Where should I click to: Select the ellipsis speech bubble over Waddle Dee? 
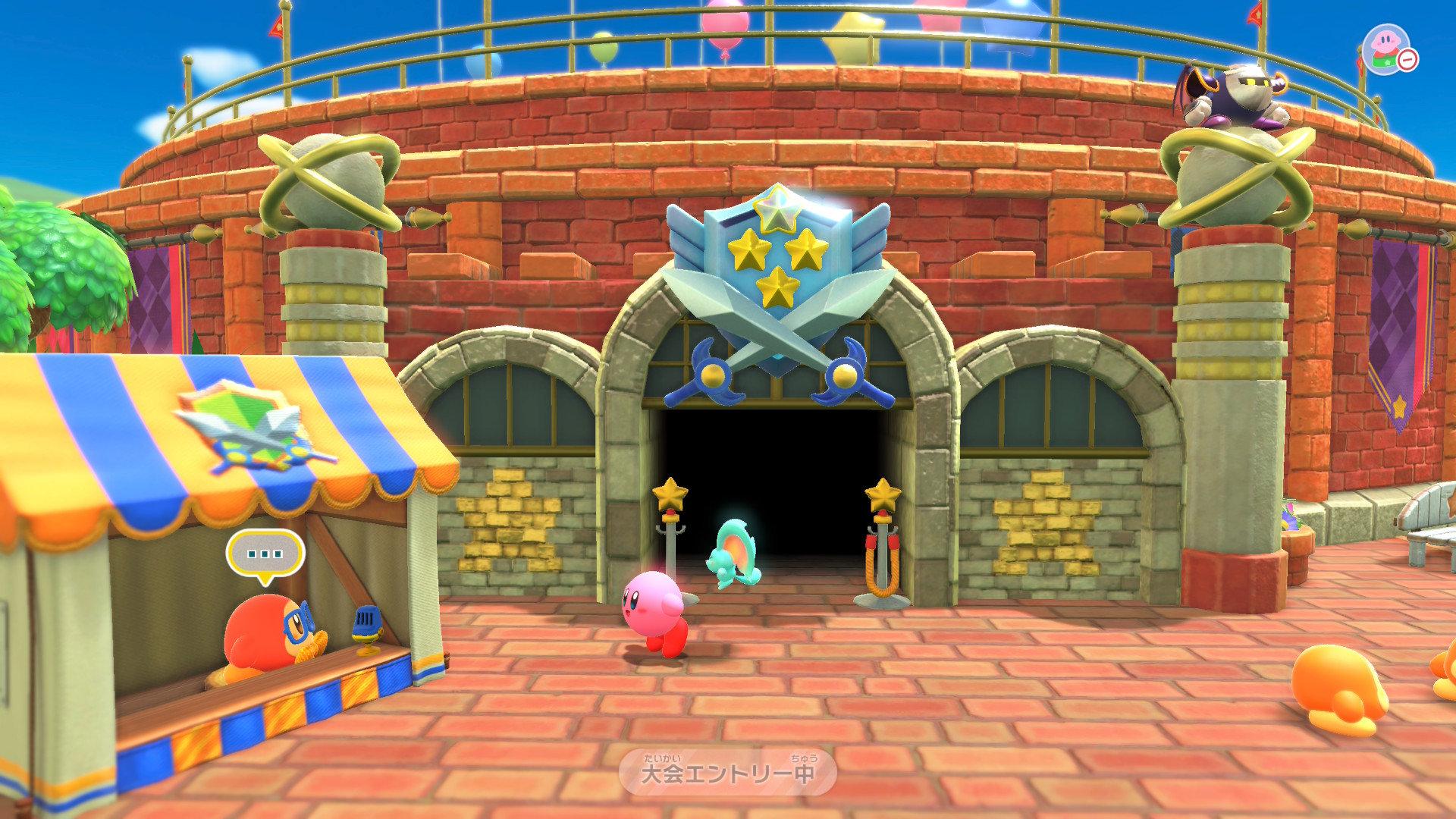pyautogui.click(x=265, y=554)
